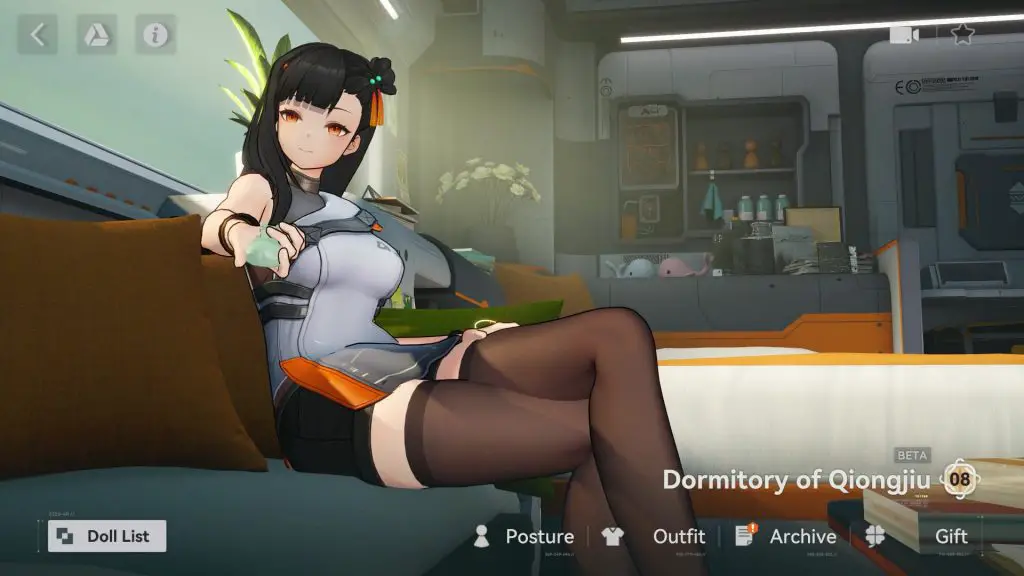1024x576 pixels.
Task: Open the Doll List
Action: [x=107, y=536]
